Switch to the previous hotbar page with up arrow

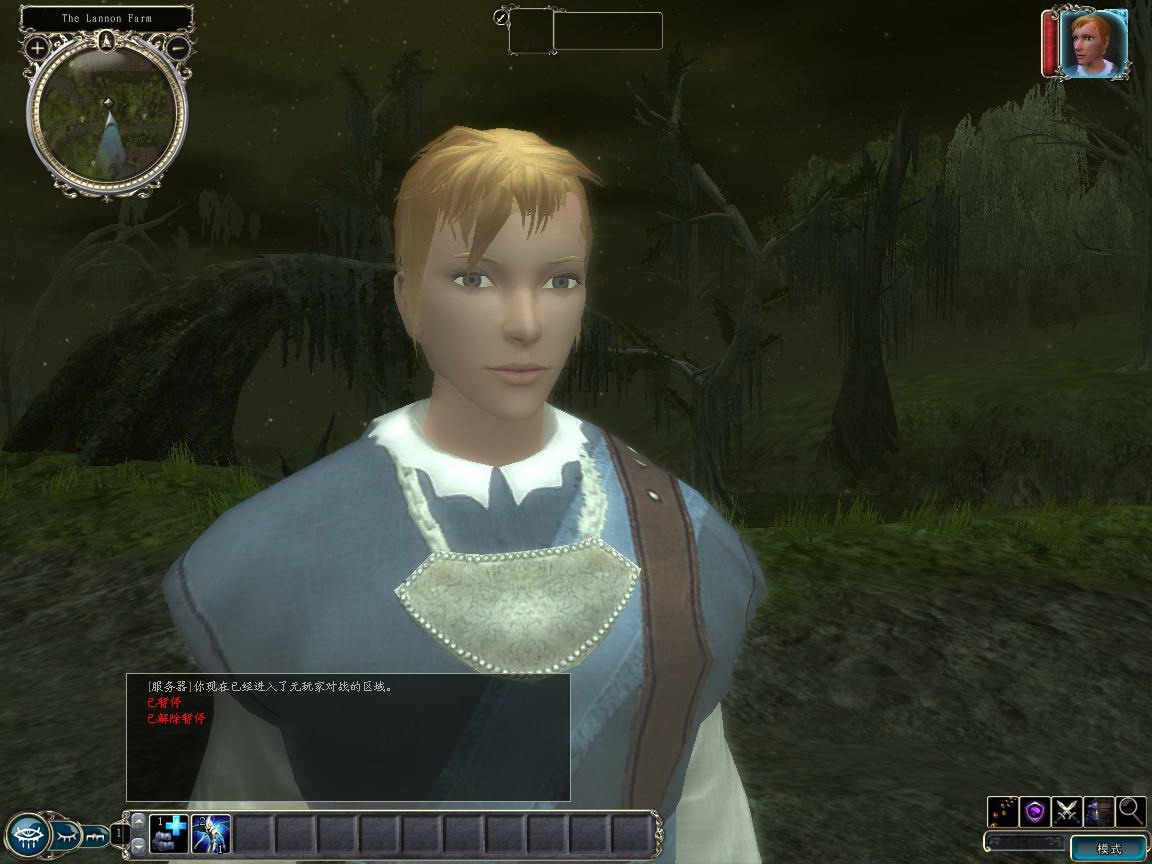[x=138, y=822]
